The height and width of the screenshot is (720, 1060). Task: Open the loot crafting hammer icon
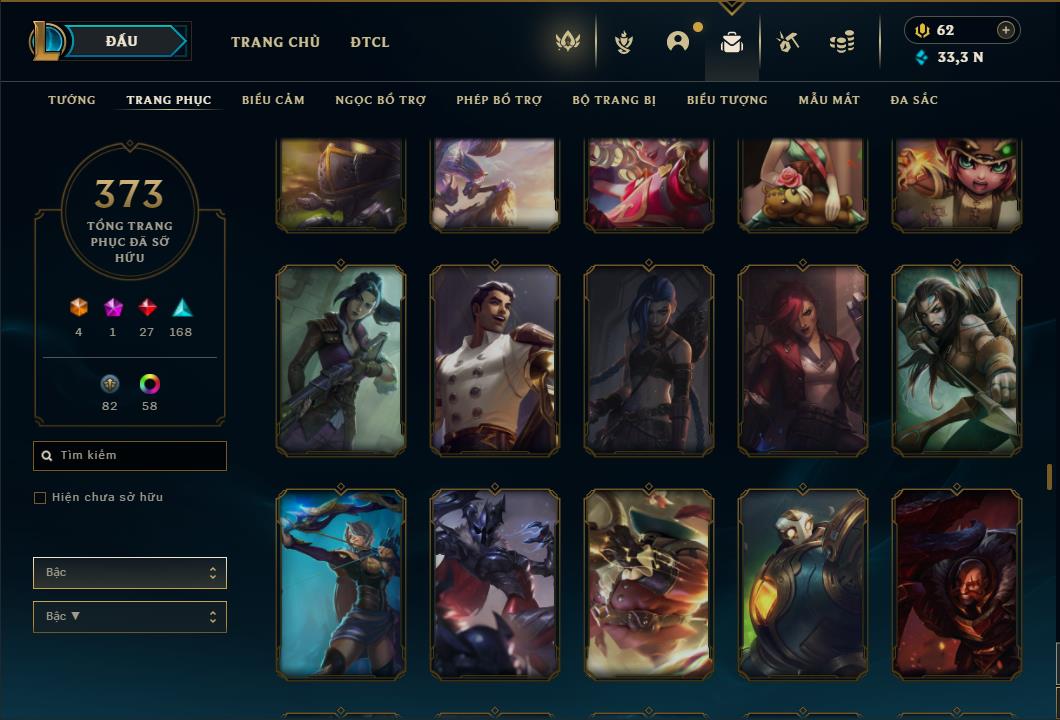788,42
